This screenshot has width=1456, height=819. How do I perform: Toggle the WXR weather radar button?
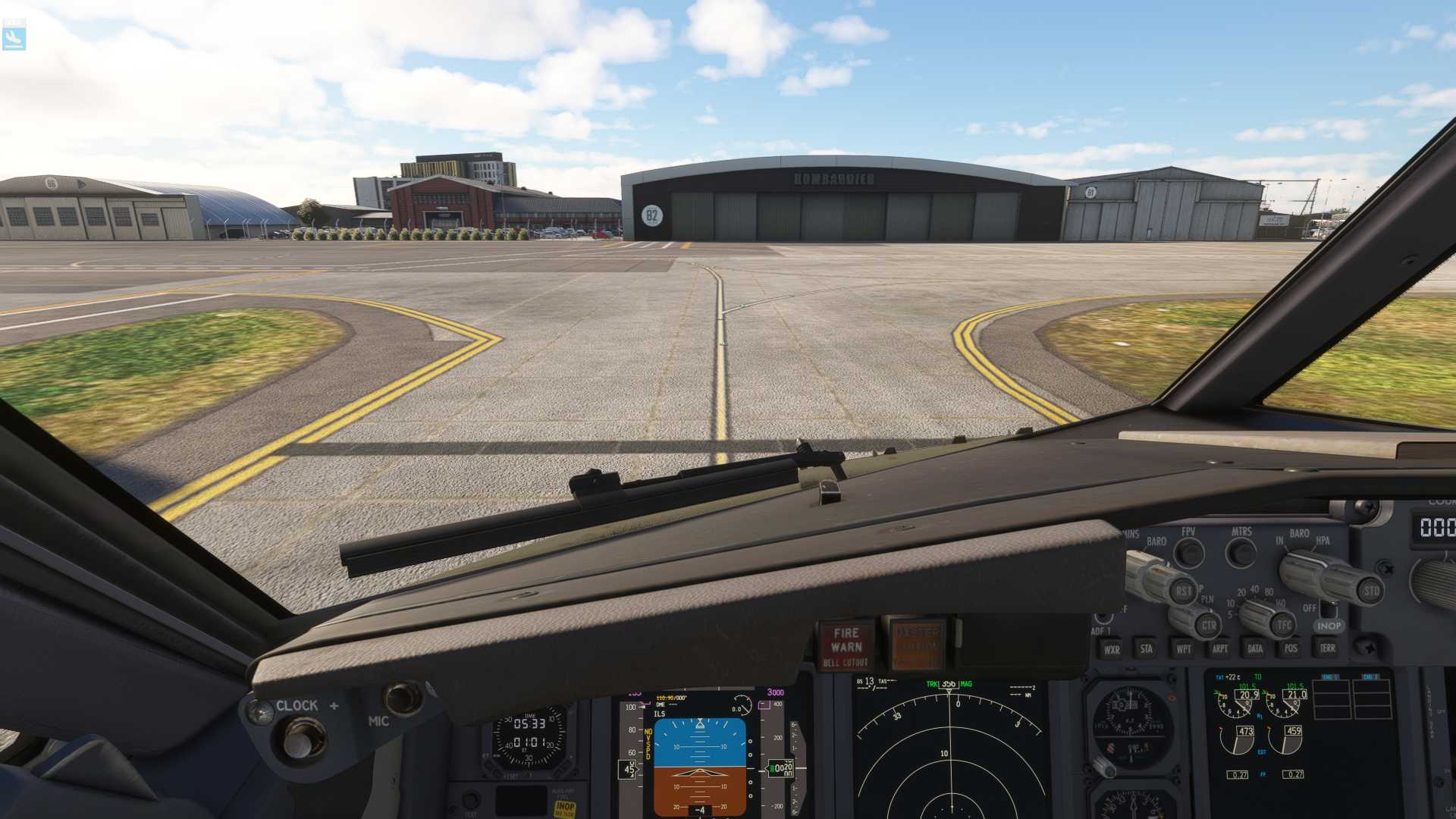pos(1112,649)
